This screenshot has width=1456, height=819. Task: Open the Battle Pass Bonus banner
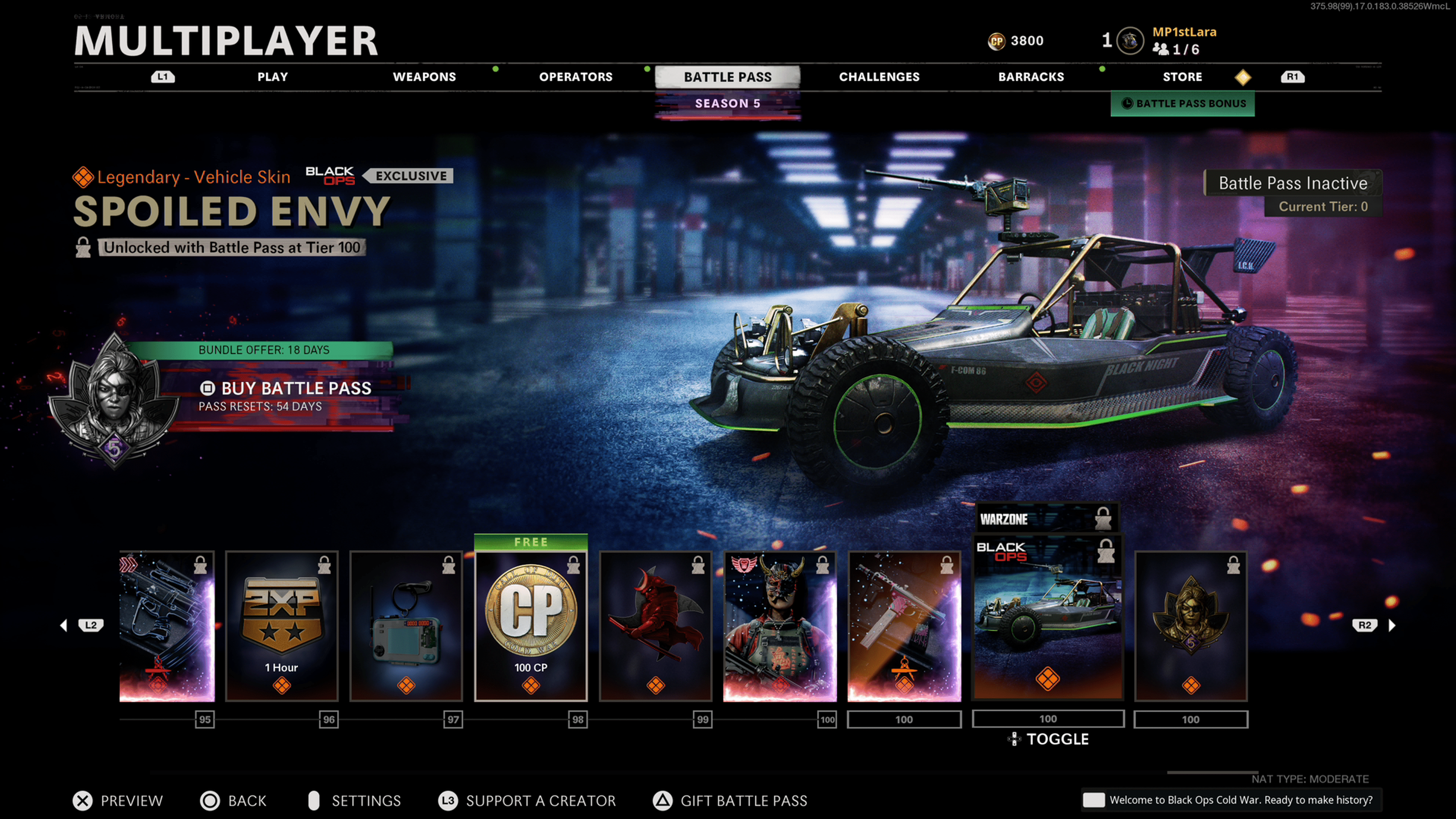coord(1183,104)
